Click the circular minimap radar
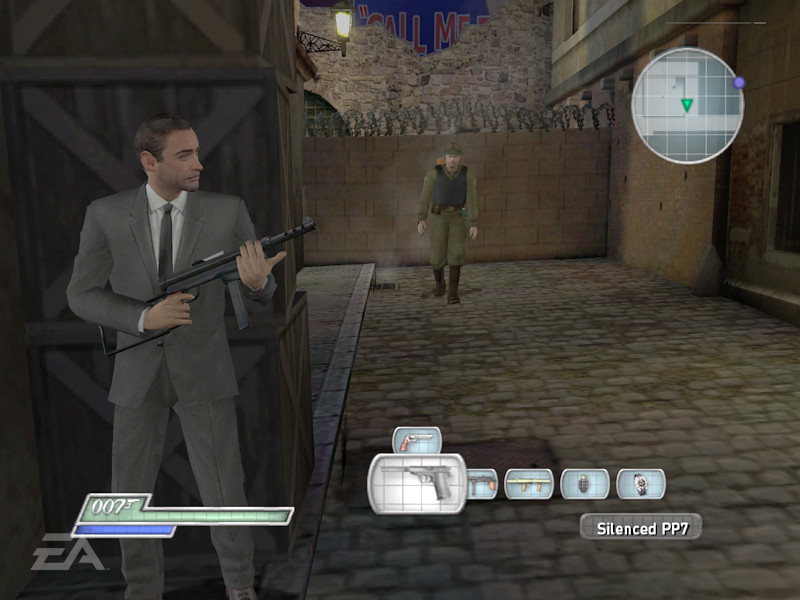 (687, 106)
